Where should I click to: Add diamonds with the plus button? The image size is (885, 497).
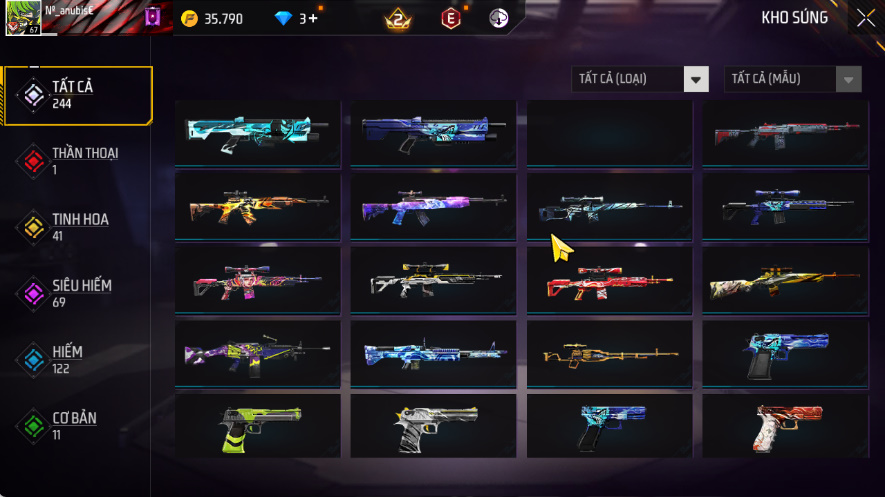[x=313, y=19]
